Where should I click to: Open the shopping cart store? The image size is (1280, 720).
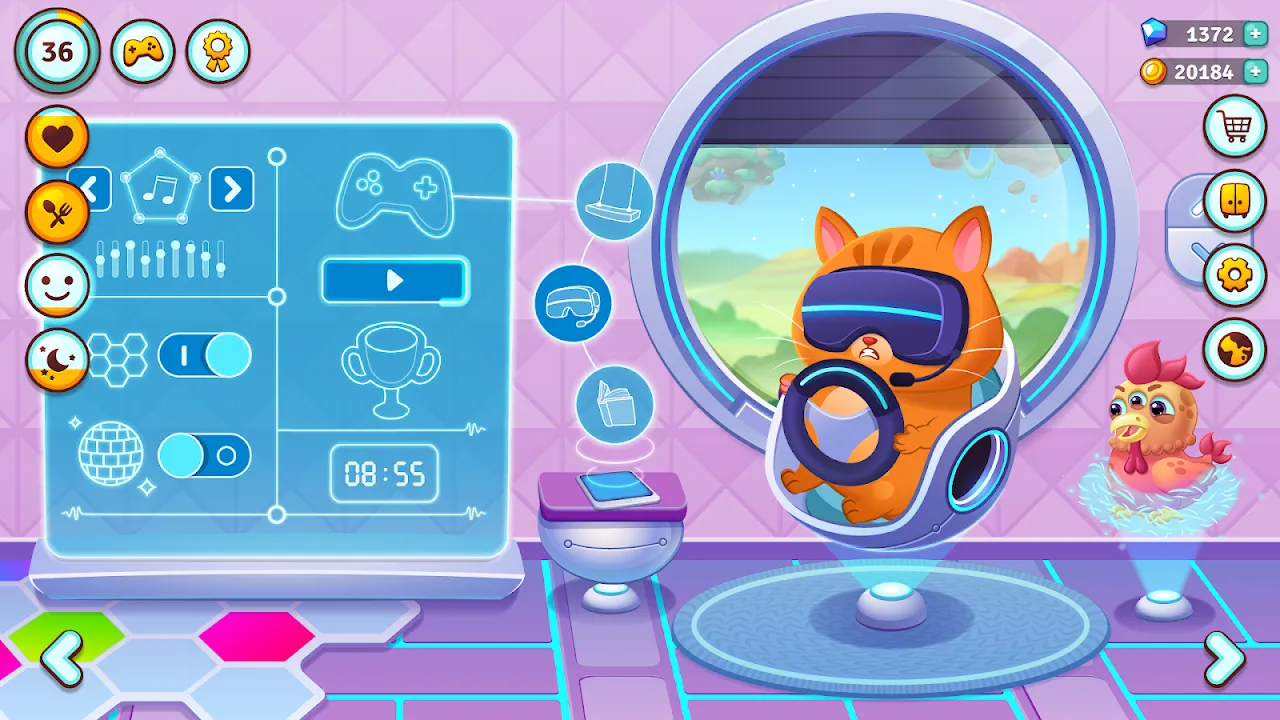tap(1232, 125)
